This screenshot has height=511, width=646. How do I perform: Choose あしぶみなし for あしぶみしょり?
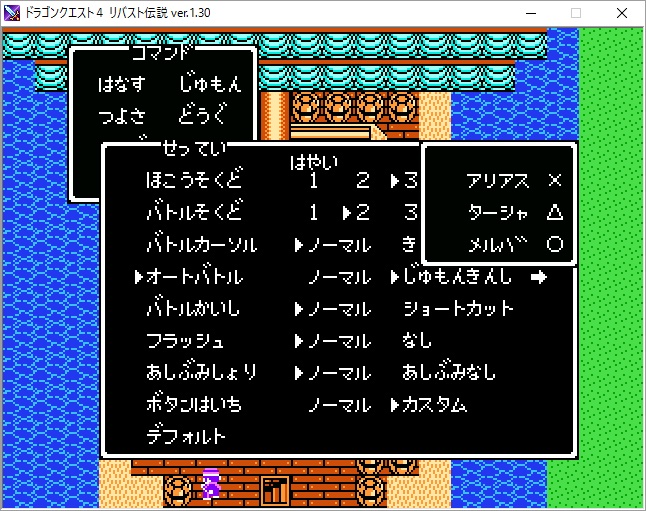[450, 373]
